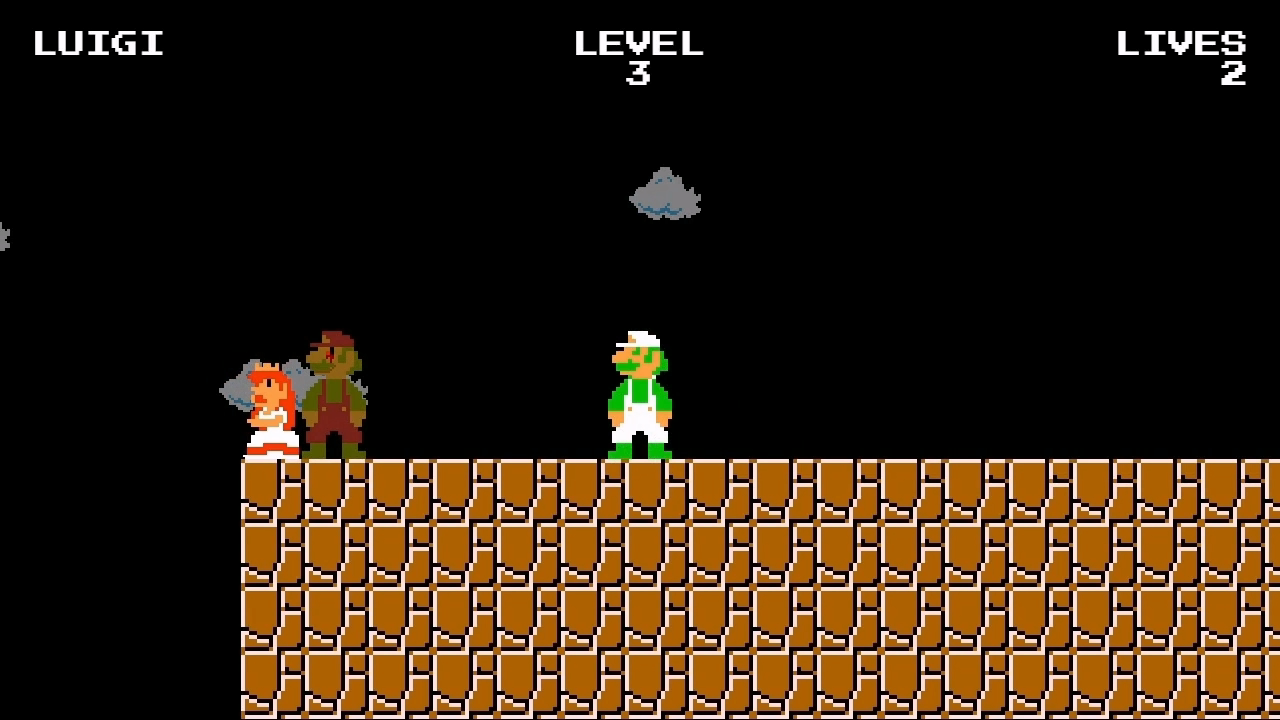Click the LEVEL heading text
The height and width of the screenshot is (720, 1280).
(640, 42)
